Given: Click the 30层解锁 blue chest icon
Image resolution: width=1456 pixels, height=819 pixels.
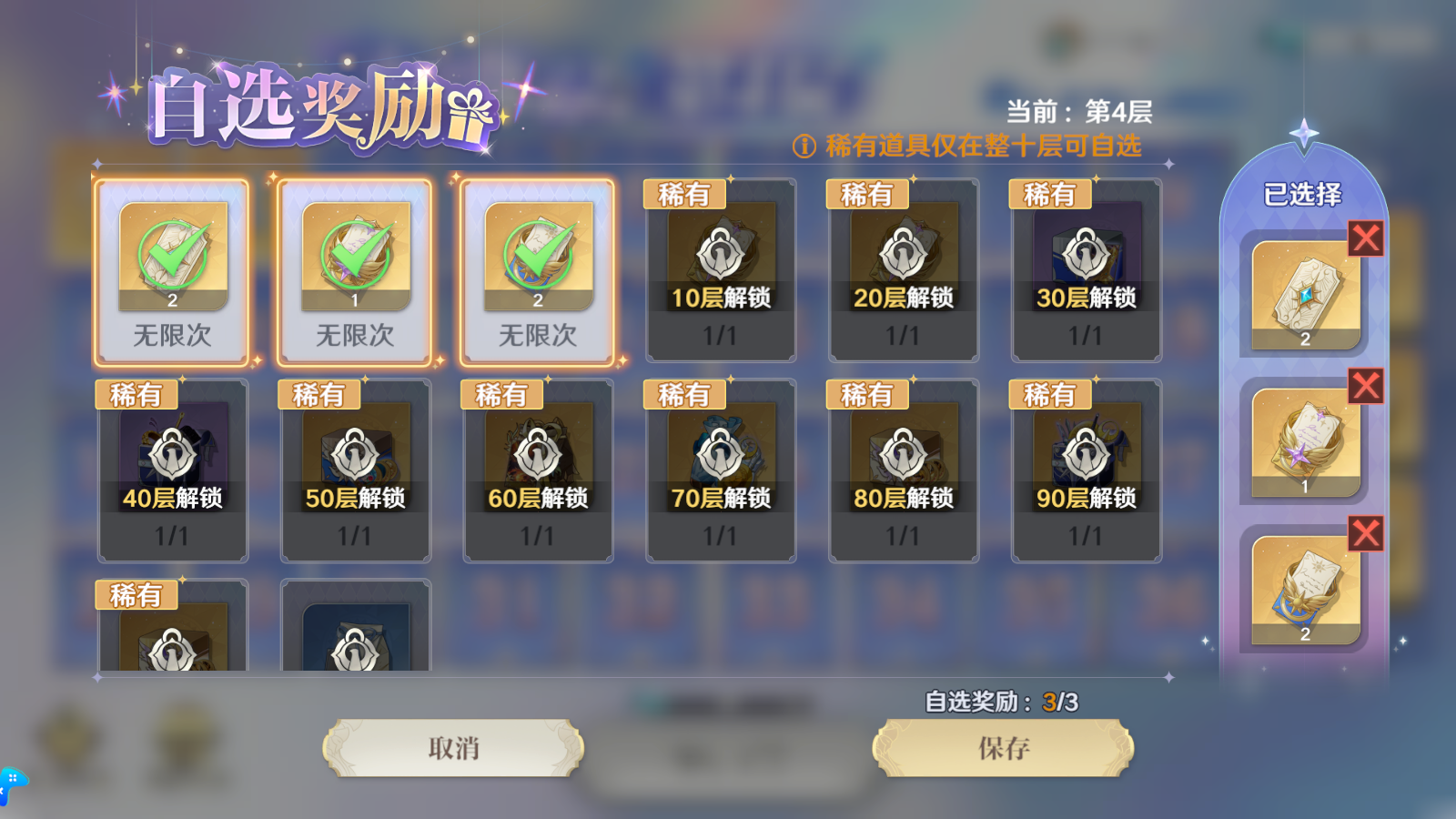Looking at the screenshot, I should 1087,255.
